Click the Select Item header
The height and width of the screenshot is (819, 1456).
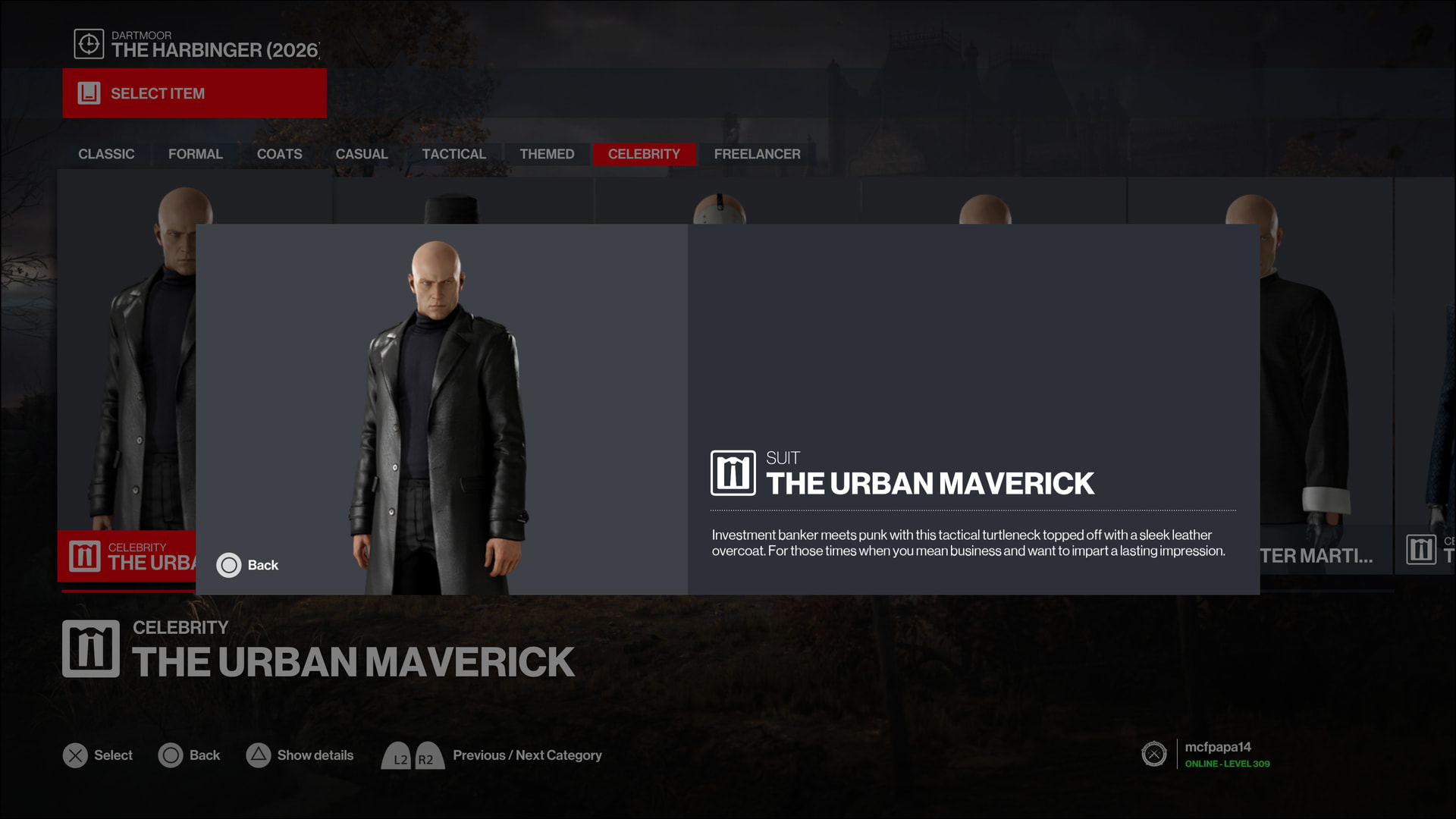coord(194,93)
